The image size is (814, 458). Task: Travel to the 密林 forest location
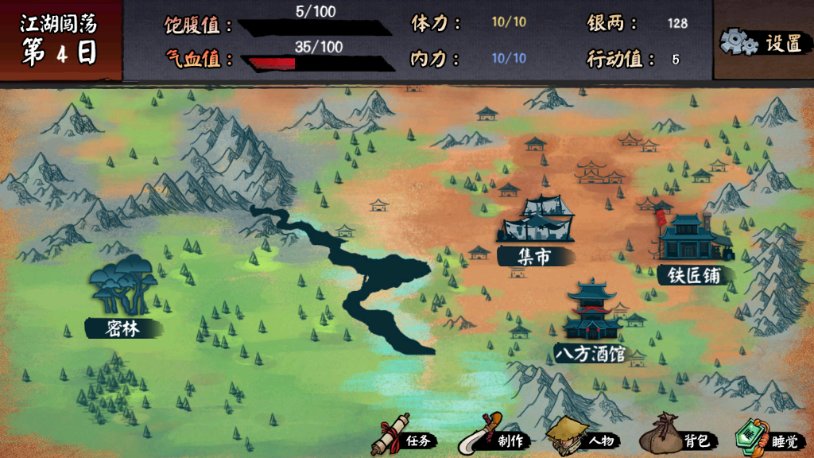click(122, 297)
